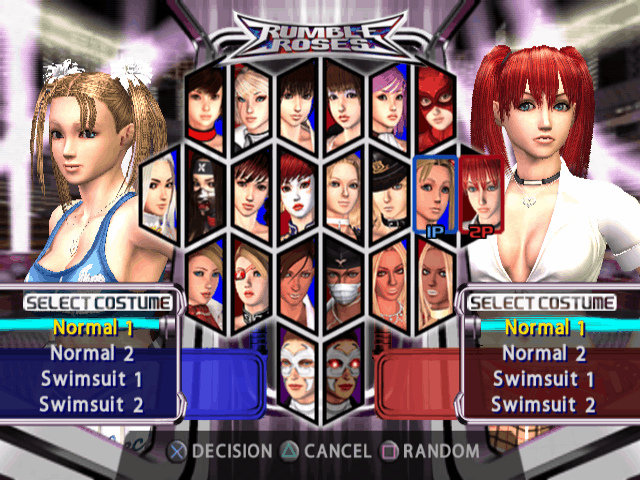640x480 pixels.
Task: Choose the dark-haired wrestler with red collar
Action: [205, 103]
